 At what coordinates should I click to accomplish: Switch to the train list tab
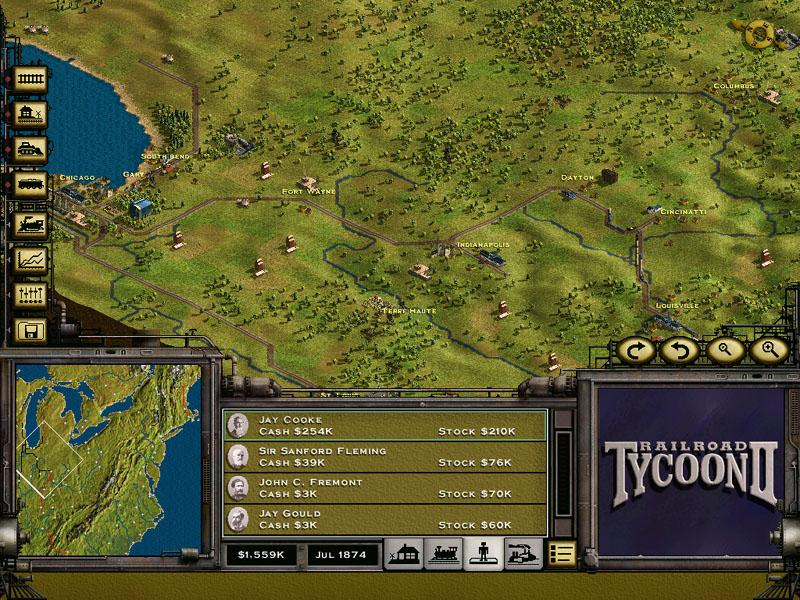pos(443,553)
